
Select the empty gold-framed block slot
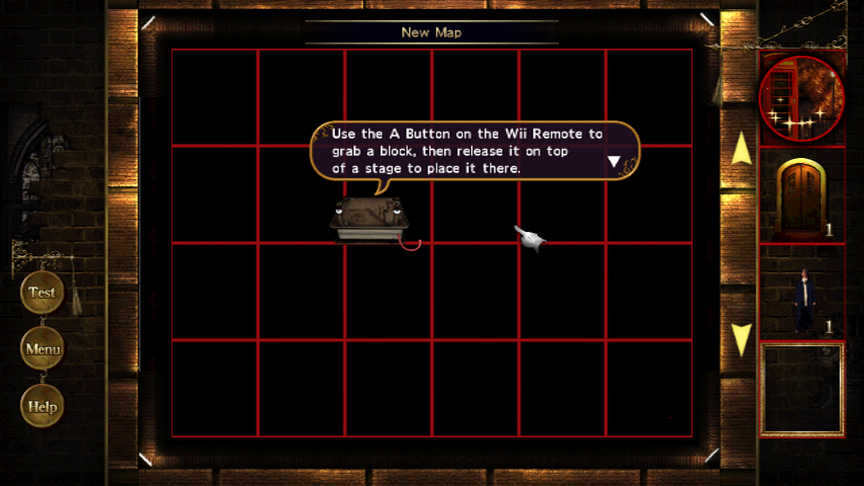click(802, 390)
